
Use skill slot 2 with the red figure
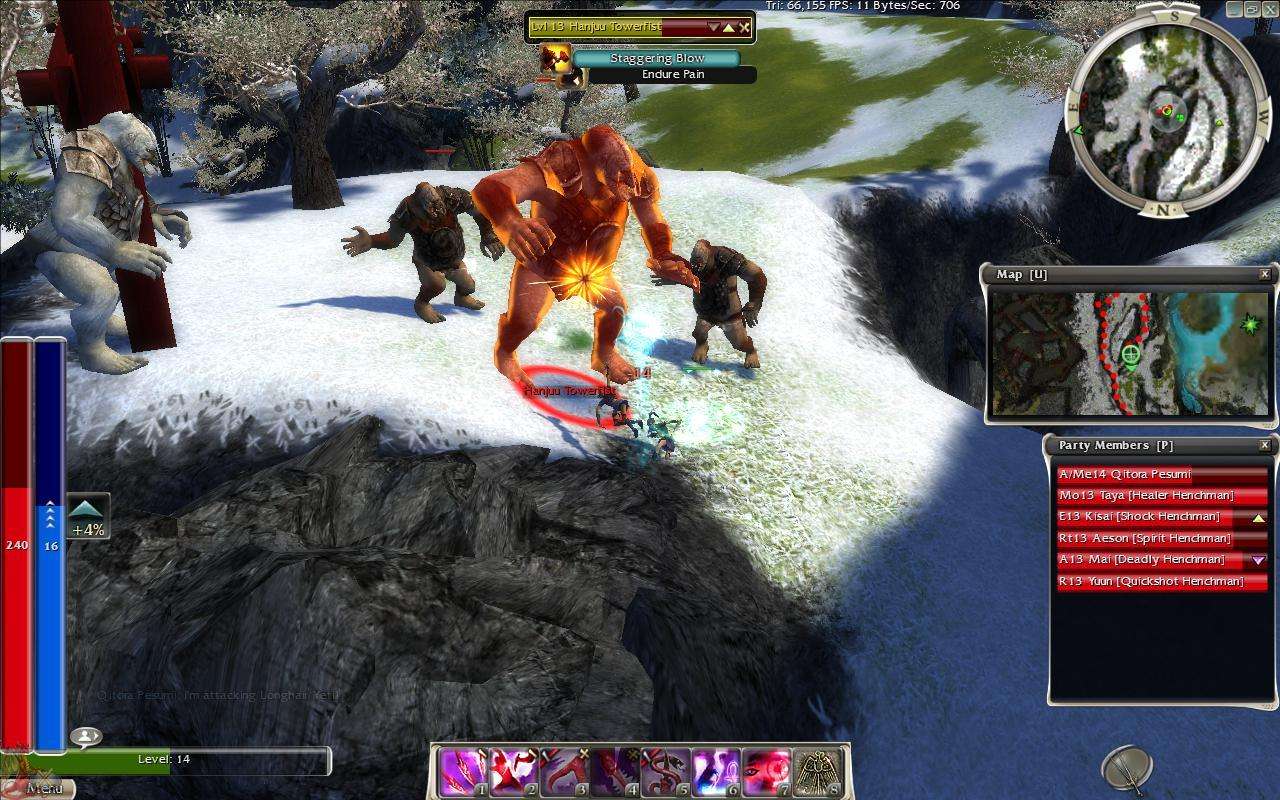pyautogui.click(x=514, y=772)
